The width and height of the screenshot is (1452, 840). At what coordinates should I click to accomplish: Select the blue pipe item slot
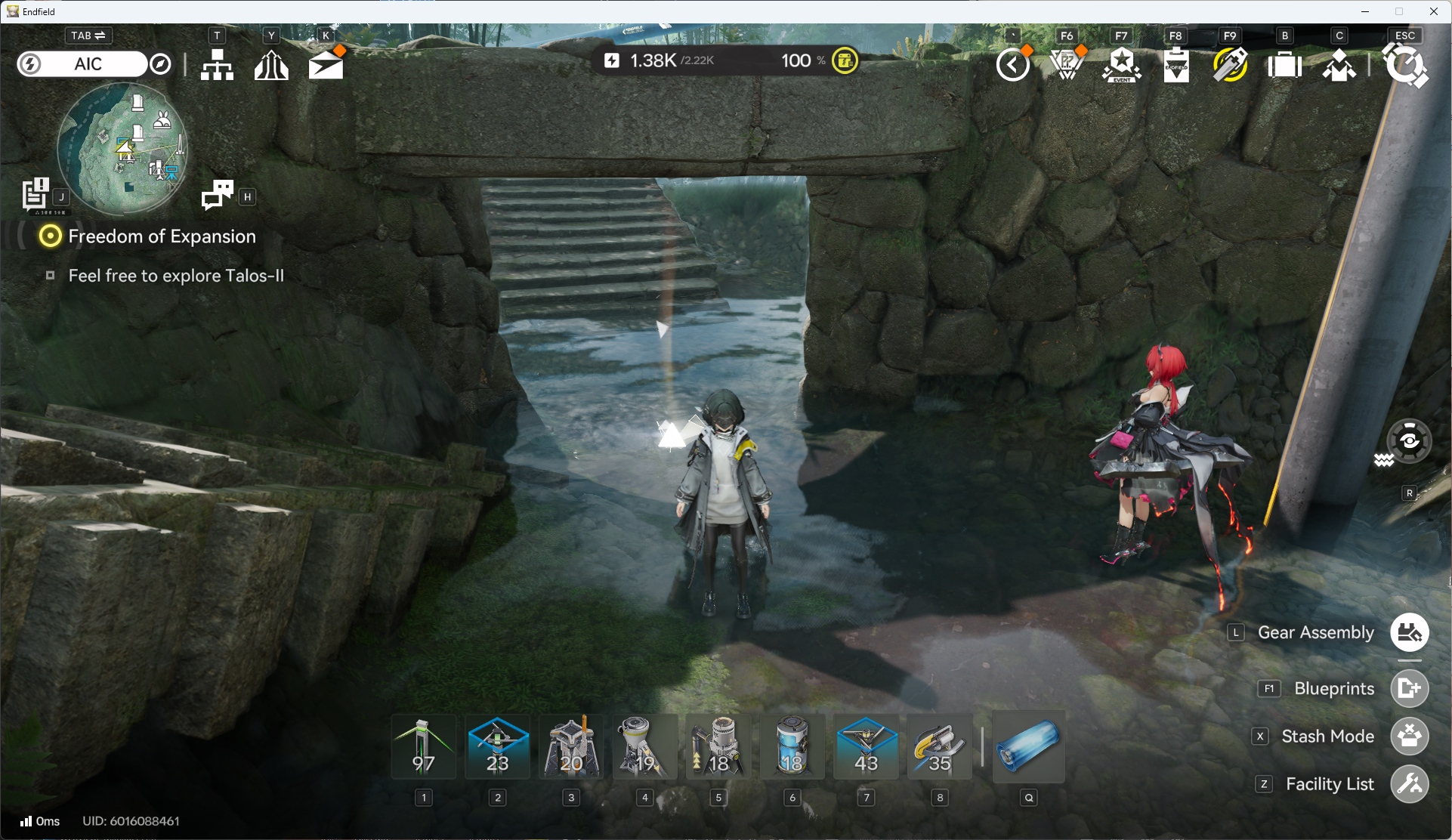1028,747
